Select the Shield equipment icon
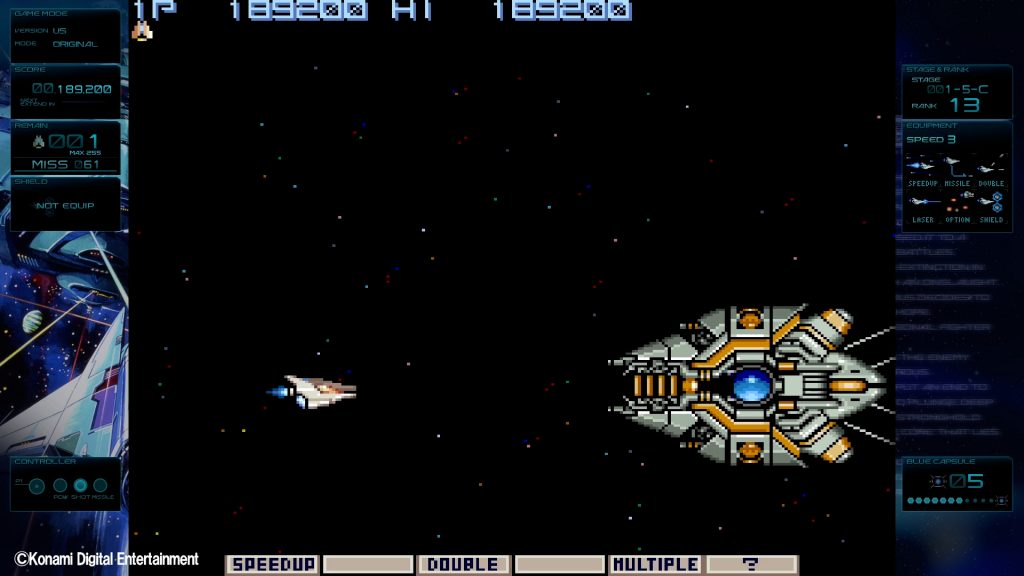The height and width of the screenshot is (576, 1024). pos(991,201)
